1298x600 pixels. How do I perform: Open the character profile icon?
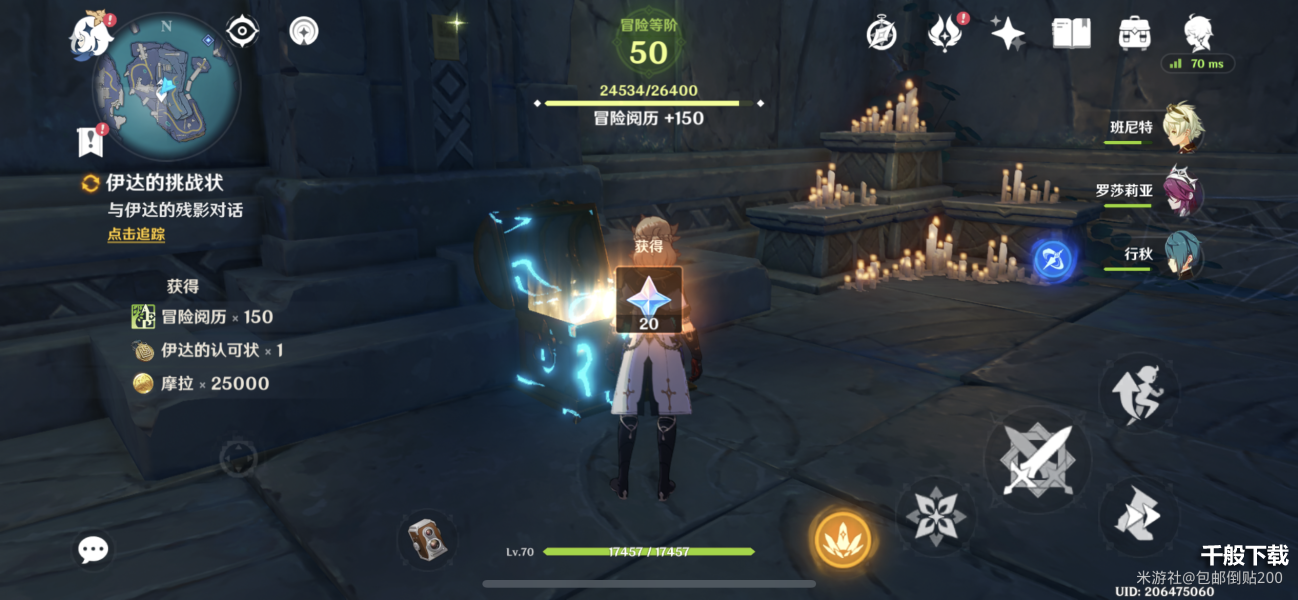pyautogui.click(x=1198, y=34)
